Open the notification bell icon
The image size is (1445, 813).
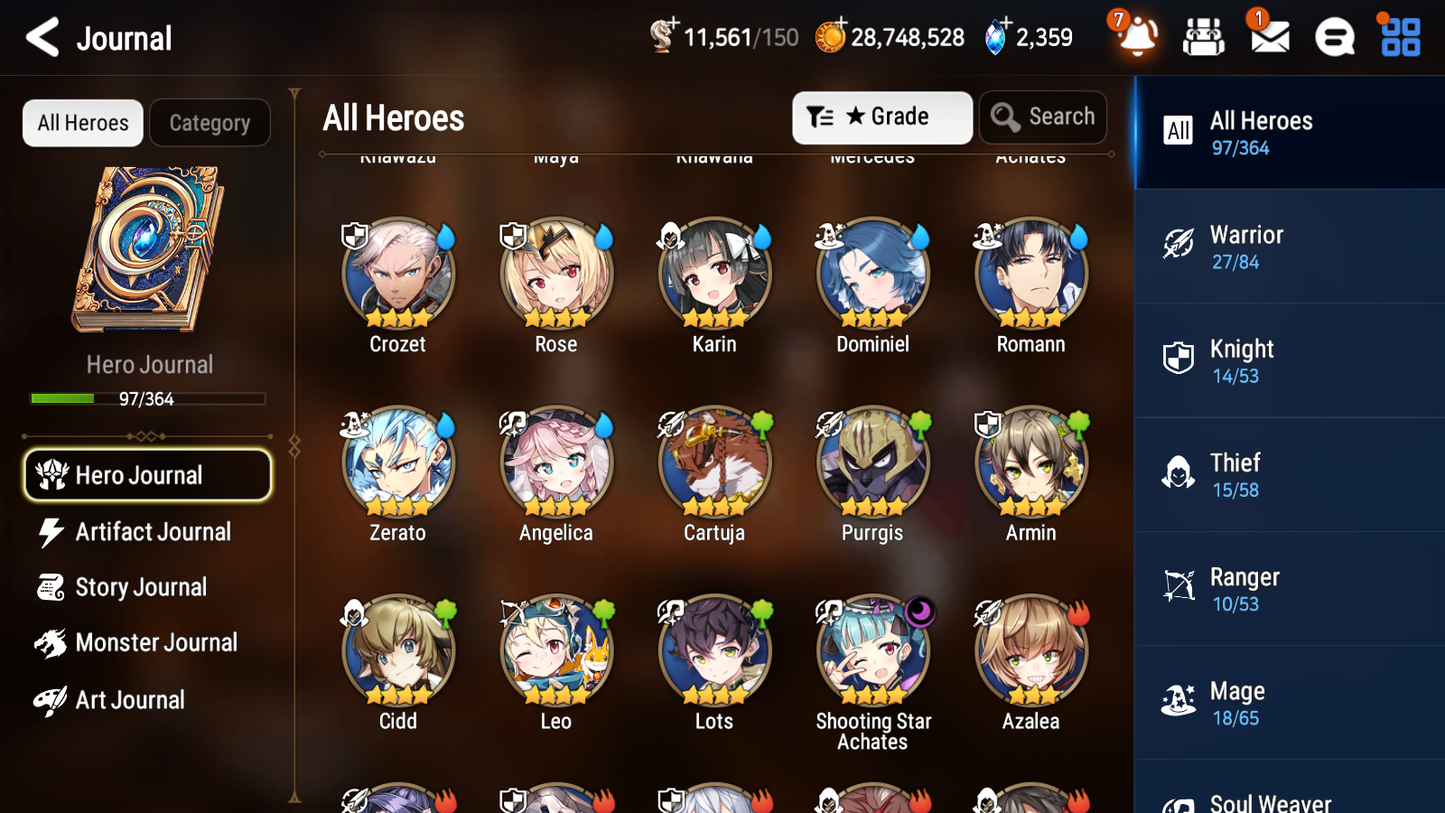click(x=1135, y=36)
